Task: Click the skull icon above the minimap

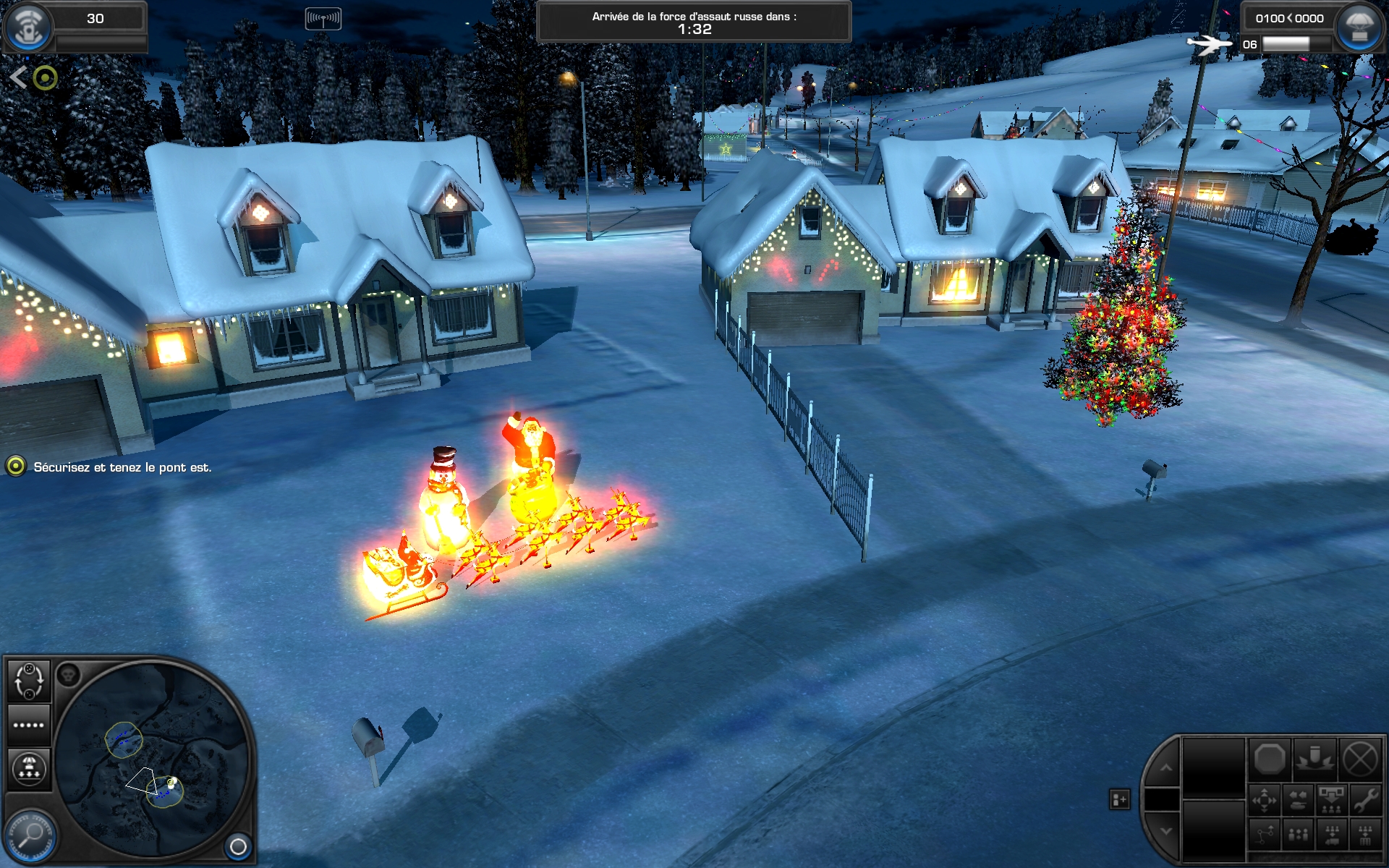Action: [68, 675]
